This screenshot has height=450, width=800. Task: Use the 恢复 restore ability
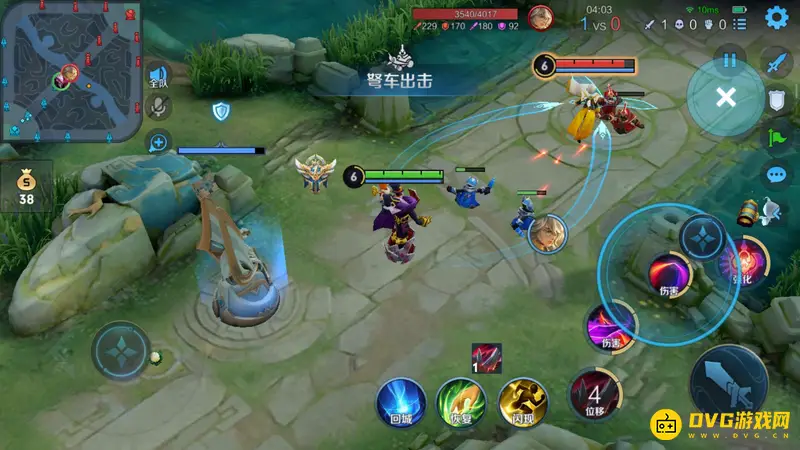pos(461,403)
